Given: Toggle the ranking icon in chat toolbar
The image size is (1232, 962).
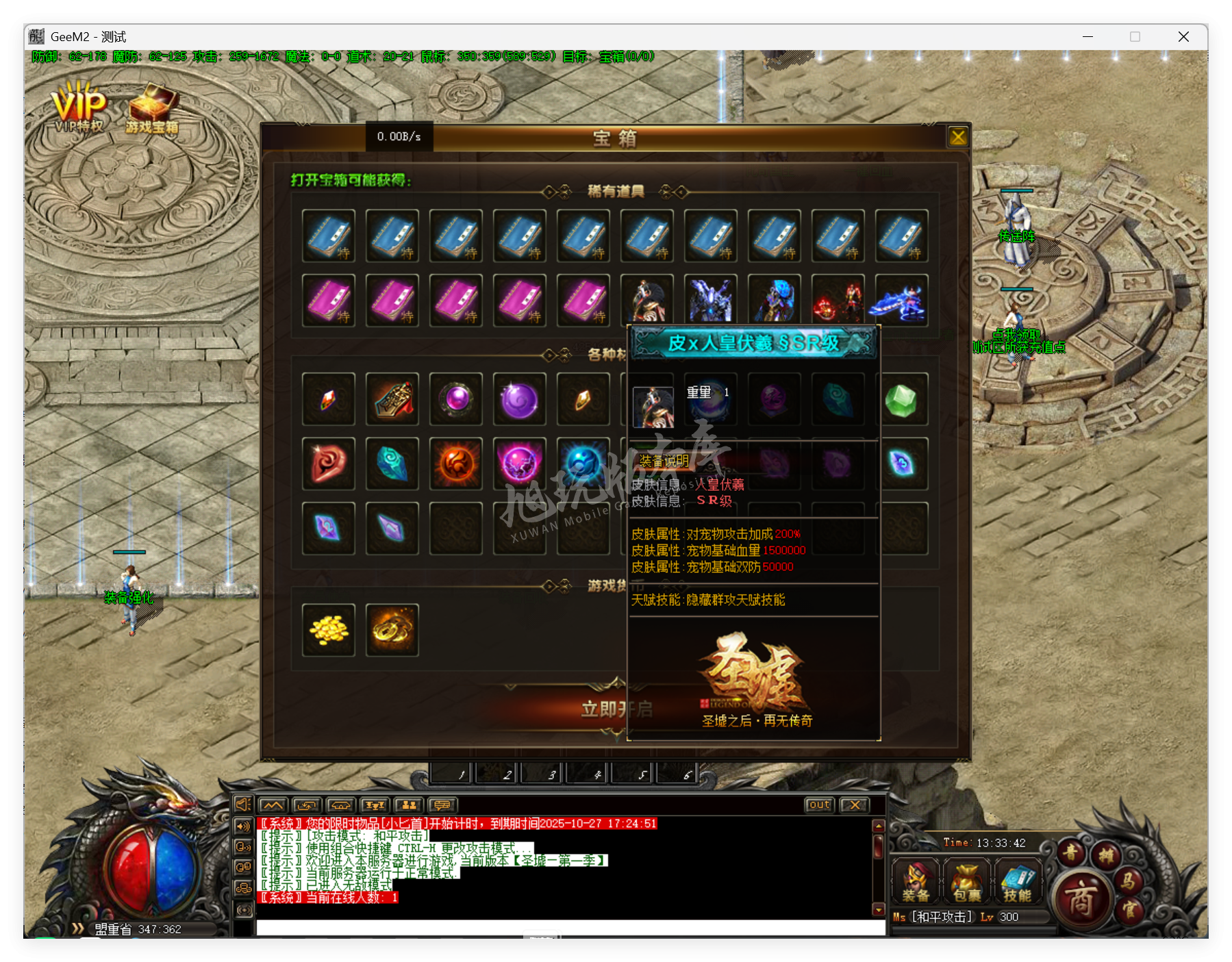Looking at the screenshot, I should pos(373,805).
